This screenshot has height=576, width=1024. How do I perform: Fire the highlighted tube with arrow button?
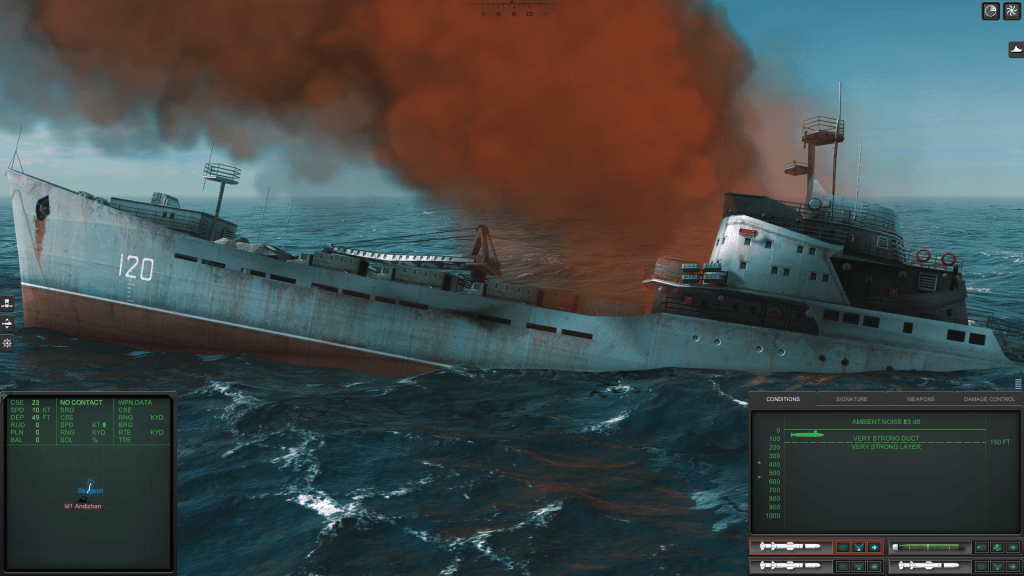875,547
